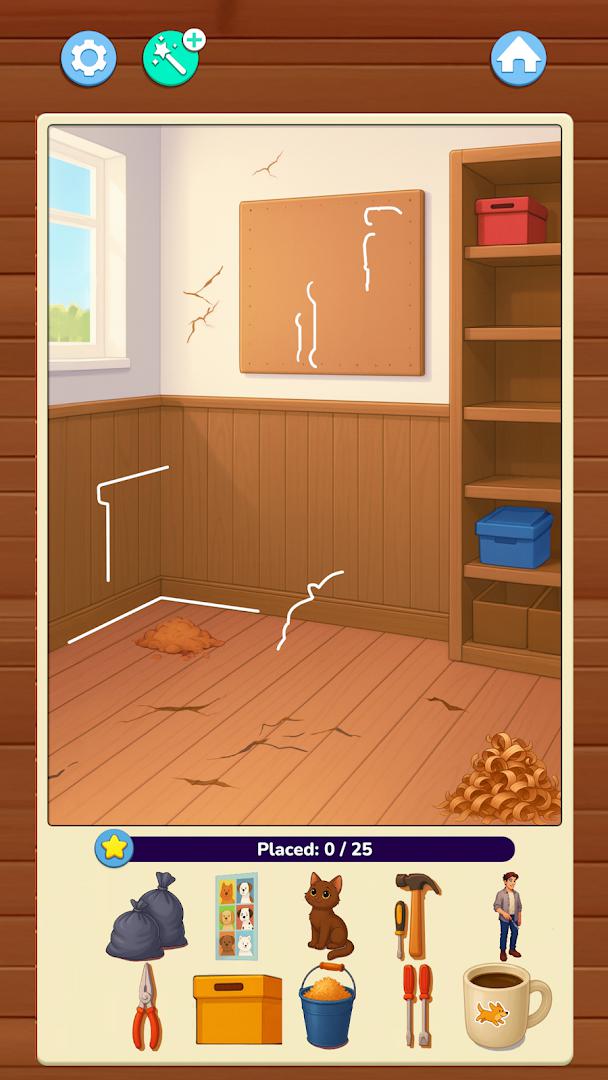608x1080 pixels.
Task: Pick the standing man character item
Action: click(507, 915)
